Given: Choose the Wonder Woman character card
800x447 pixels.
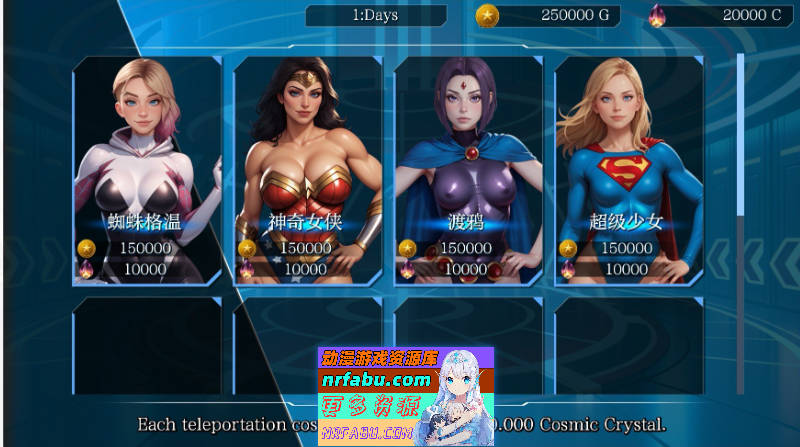Looking at the screenshot, I should pyautogui.click(x=307, y=170).
